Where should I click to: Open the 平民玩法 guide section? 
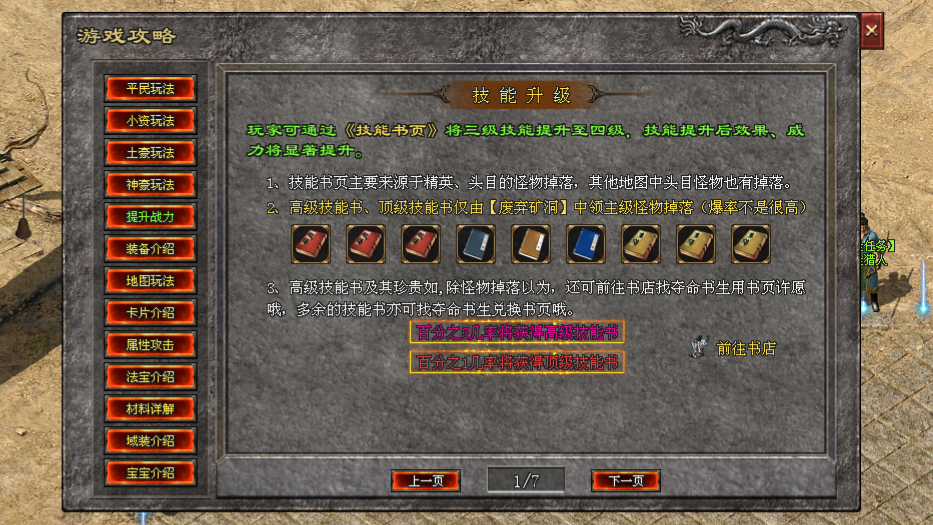pos(150,88)
